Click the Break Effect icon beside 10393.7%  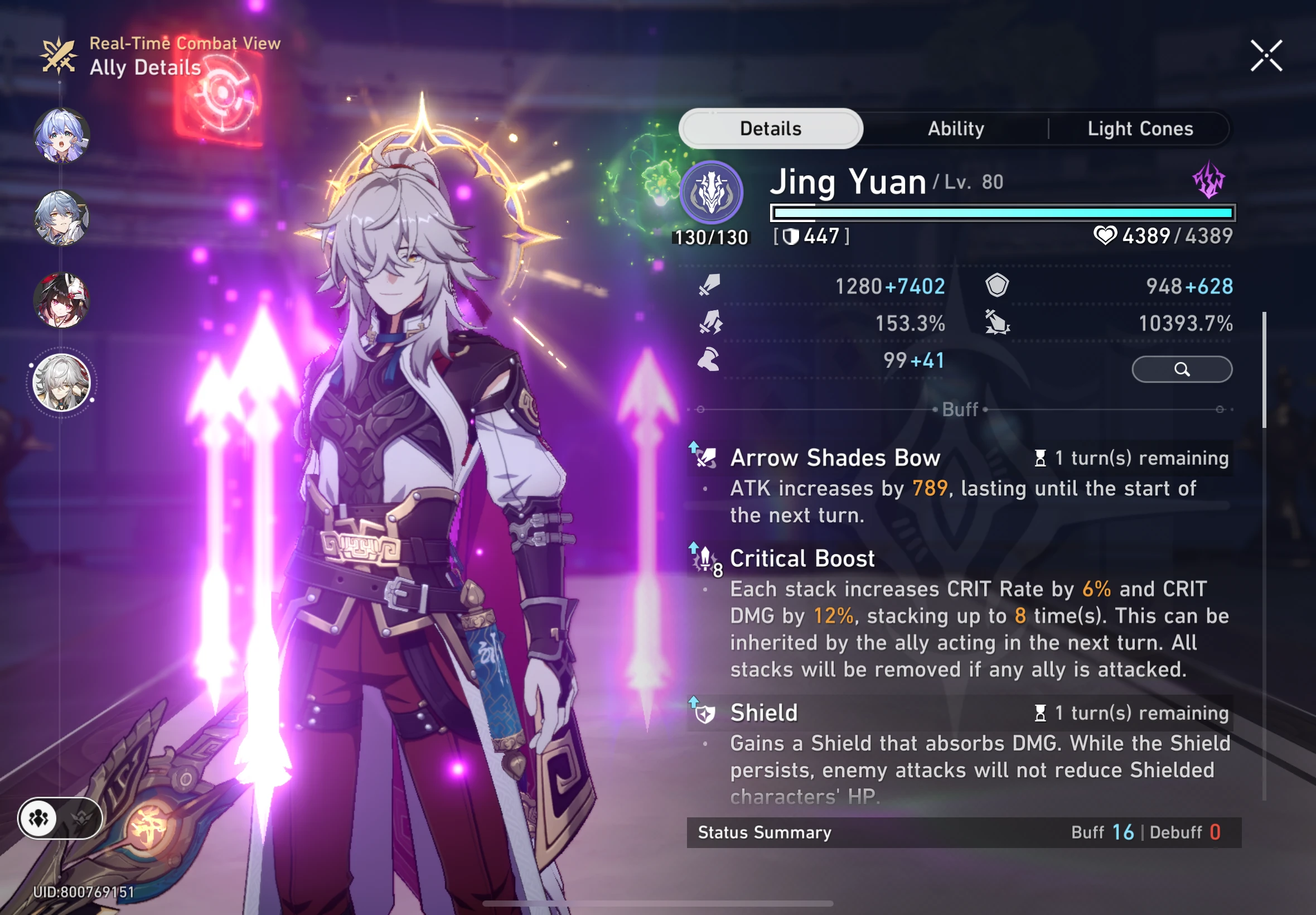tap(998, 323)
